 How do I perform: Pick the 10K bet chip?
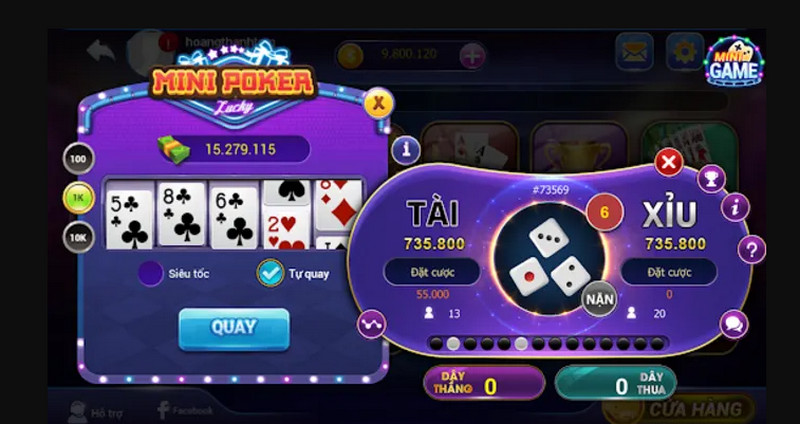point(78,237)
